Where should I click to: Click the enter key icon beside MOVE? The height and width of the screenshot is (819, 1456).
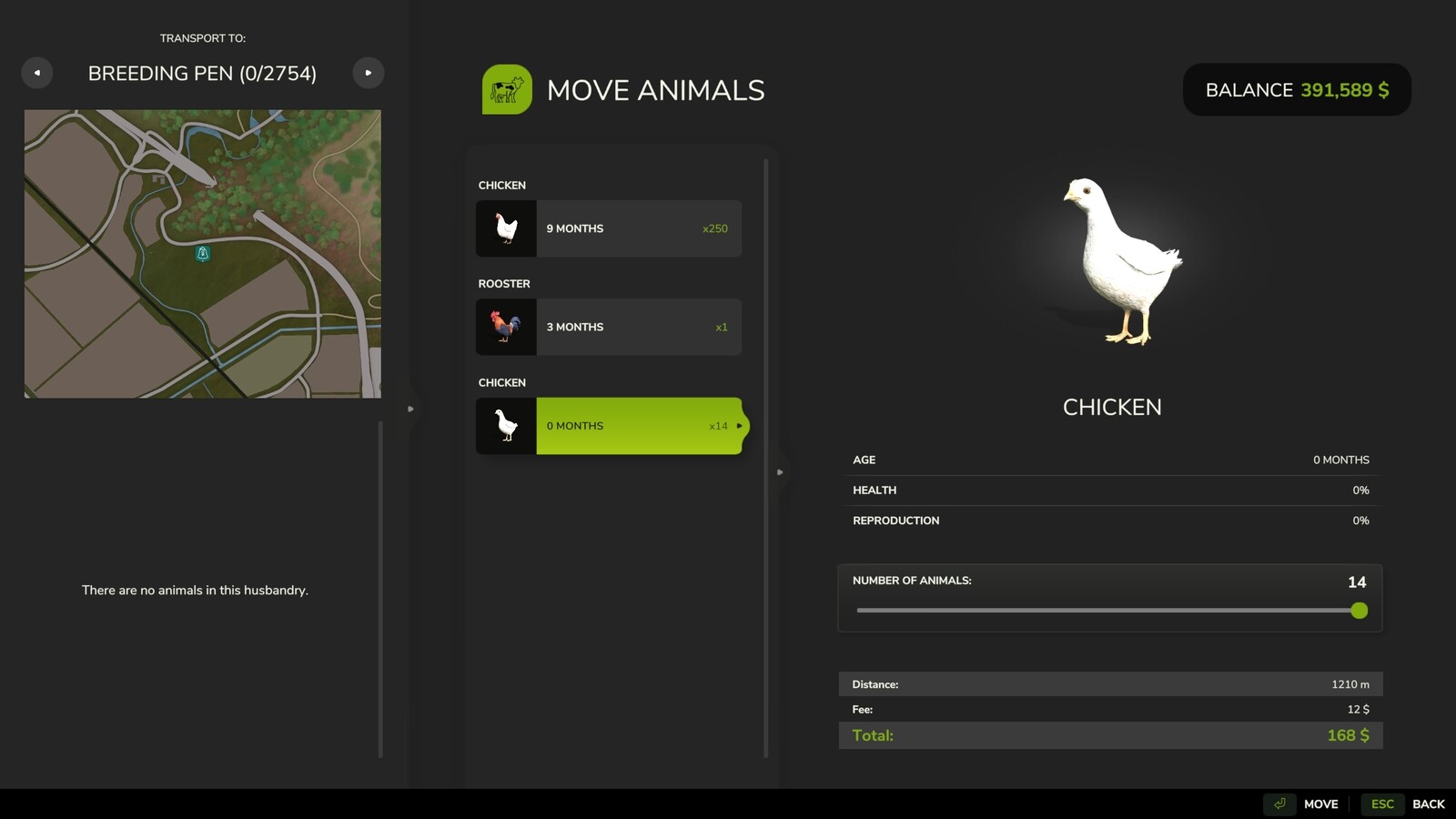pos(1280,804)
